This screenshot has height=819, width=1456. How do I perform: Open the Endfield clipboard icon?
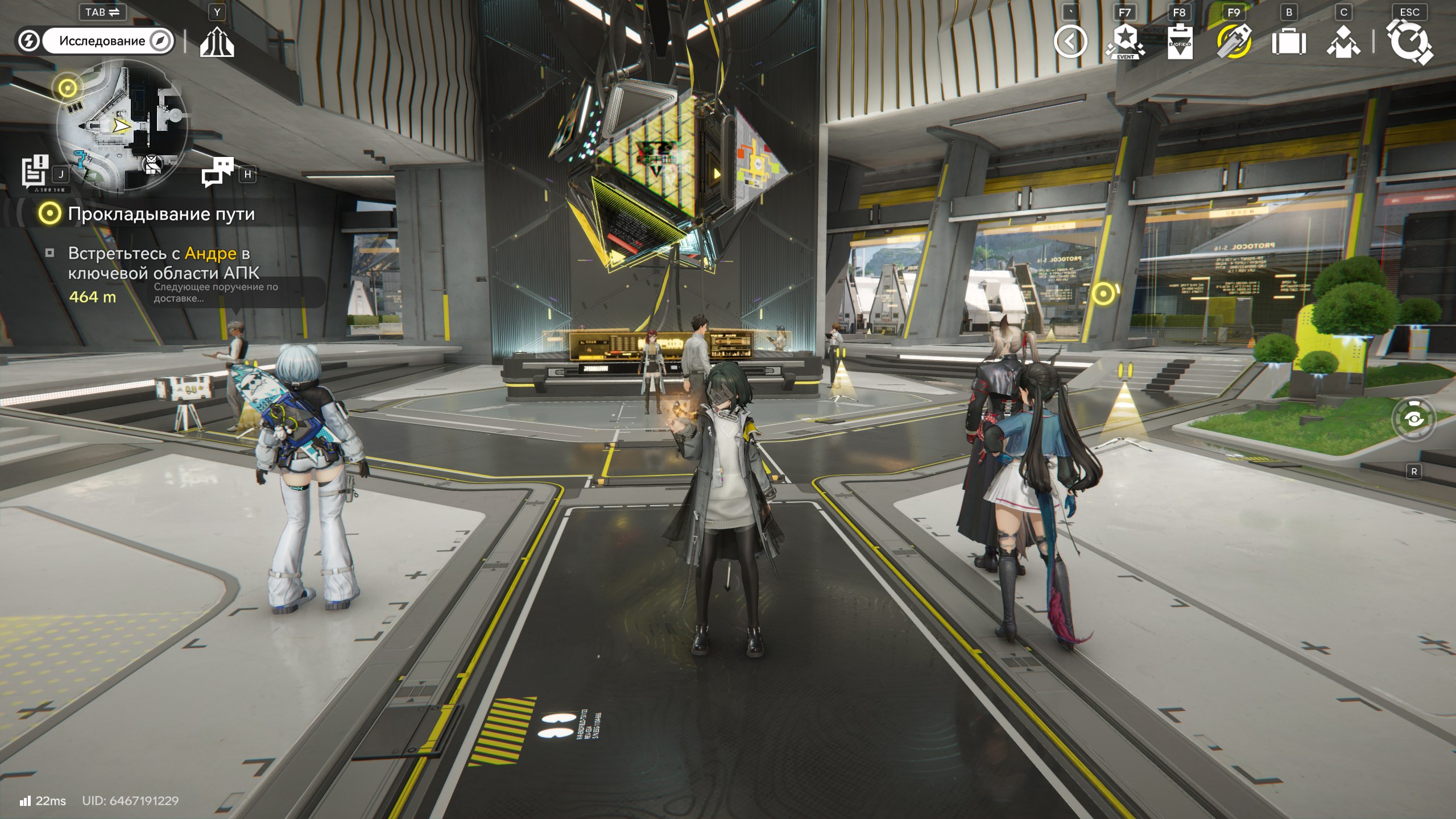tap(1180, 42)
